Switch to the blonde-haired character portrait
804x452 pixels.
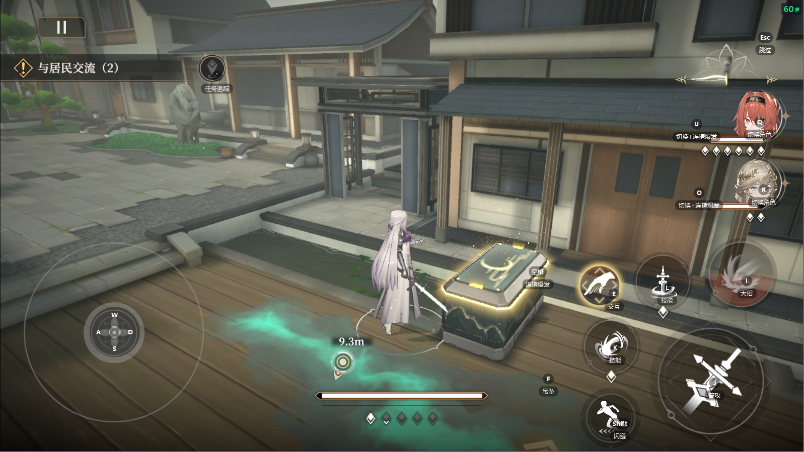coord(755,180)
